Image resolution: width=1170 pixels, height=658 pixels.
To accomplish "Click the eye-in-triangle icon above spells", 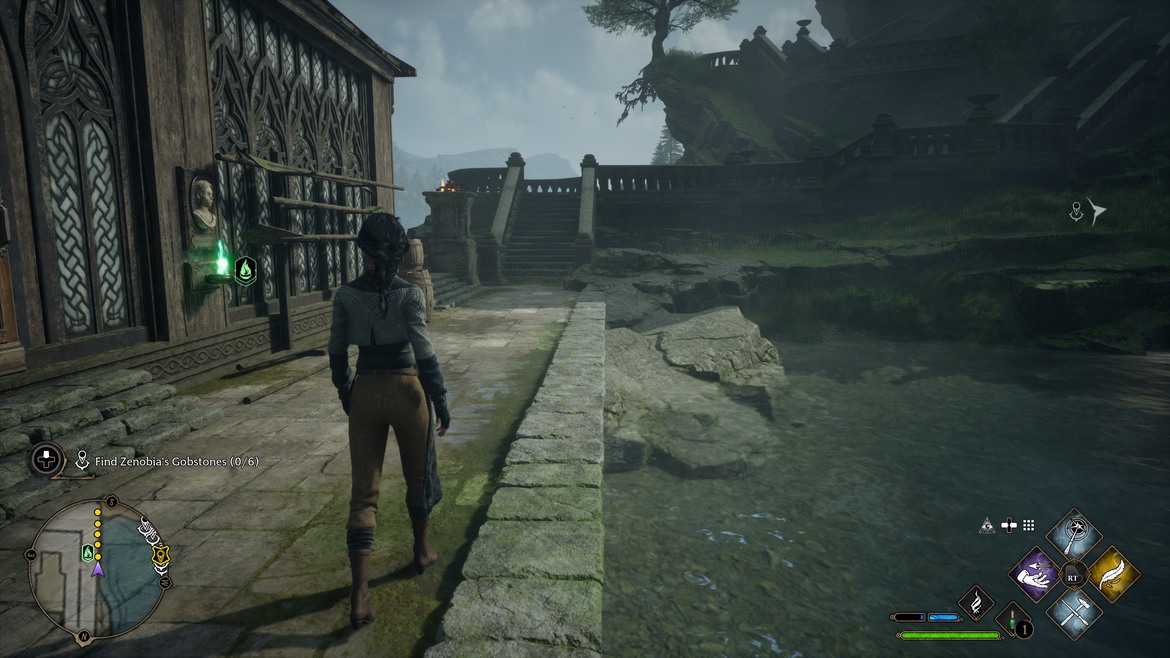I will point(988,525).
